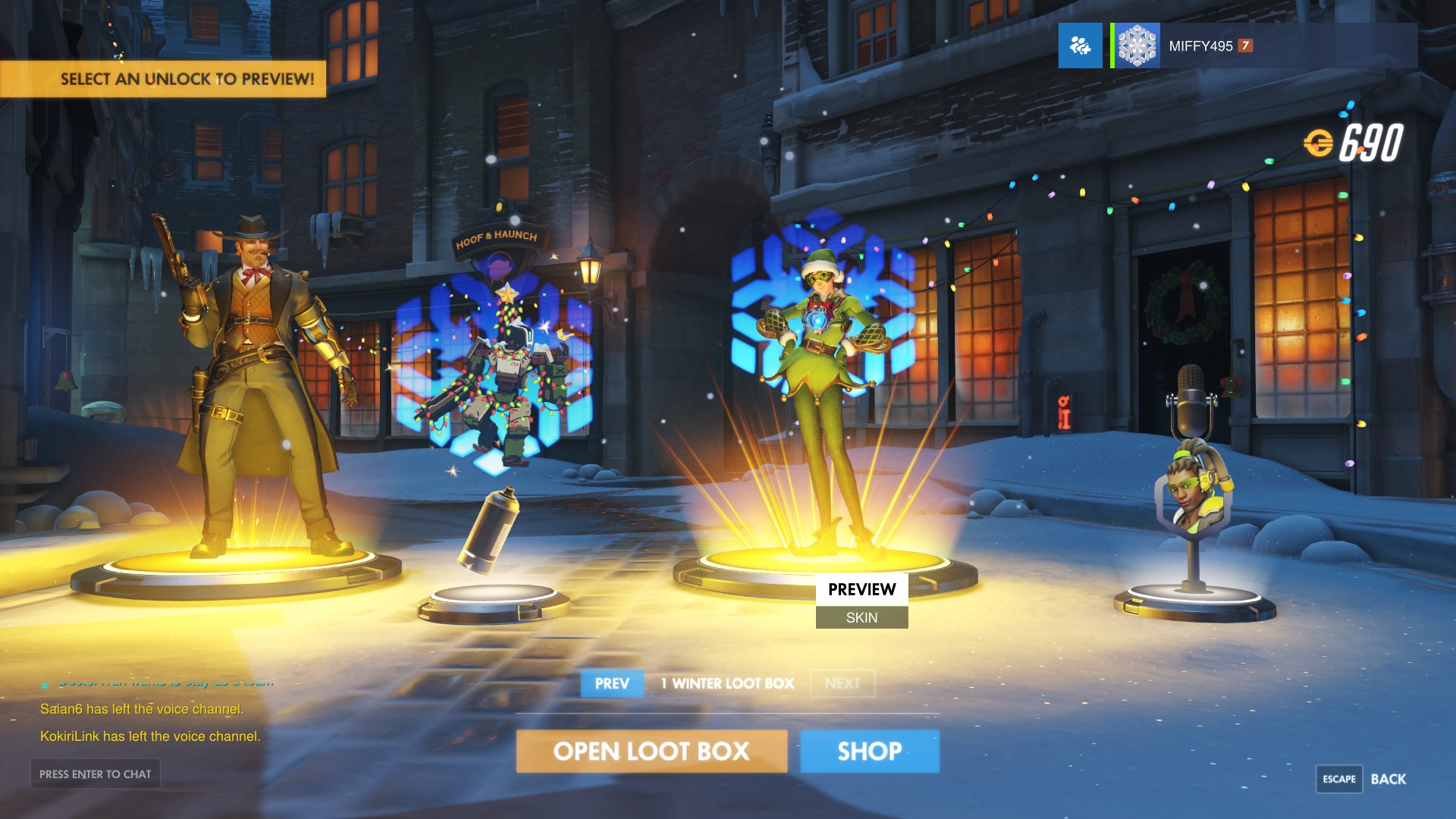The width and height of the screenshot is (1456, 819).
Task: Open the social group icon
Action: pyautogui.click(x=1080, y=46)
